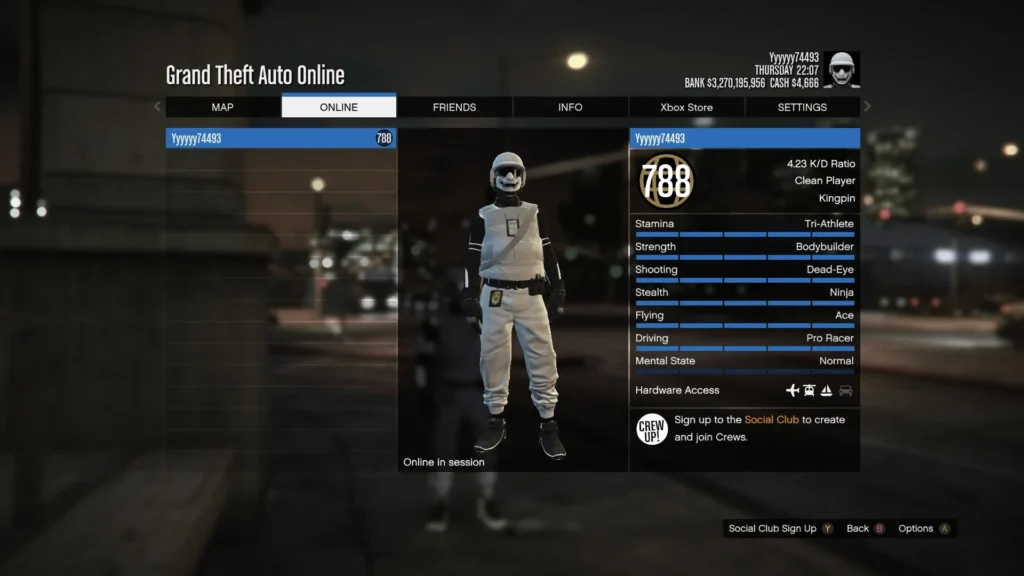This screenshot has height=576, width=1024.
Task: Switch to the MAP tab
Action: 222,107
